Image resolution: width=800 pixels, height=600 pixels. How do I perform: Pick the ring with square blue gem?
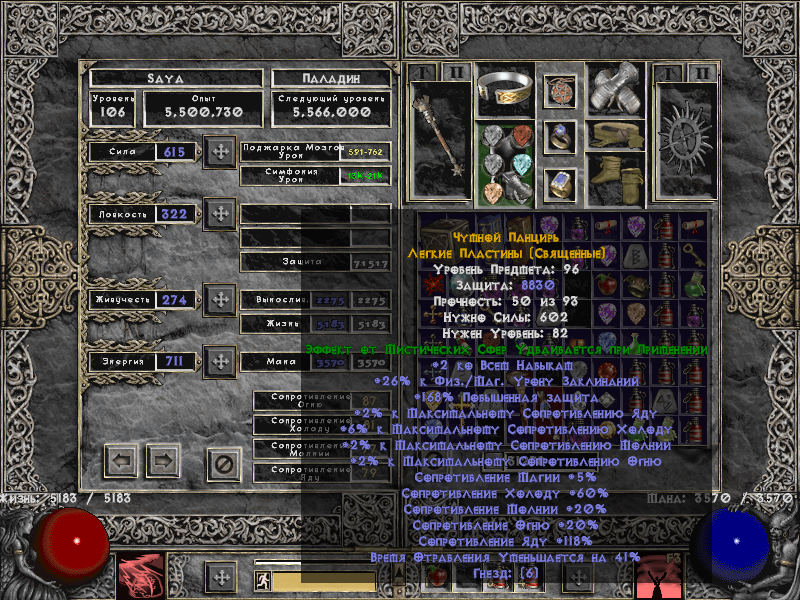pyautogui.click(x=560, y=184)
